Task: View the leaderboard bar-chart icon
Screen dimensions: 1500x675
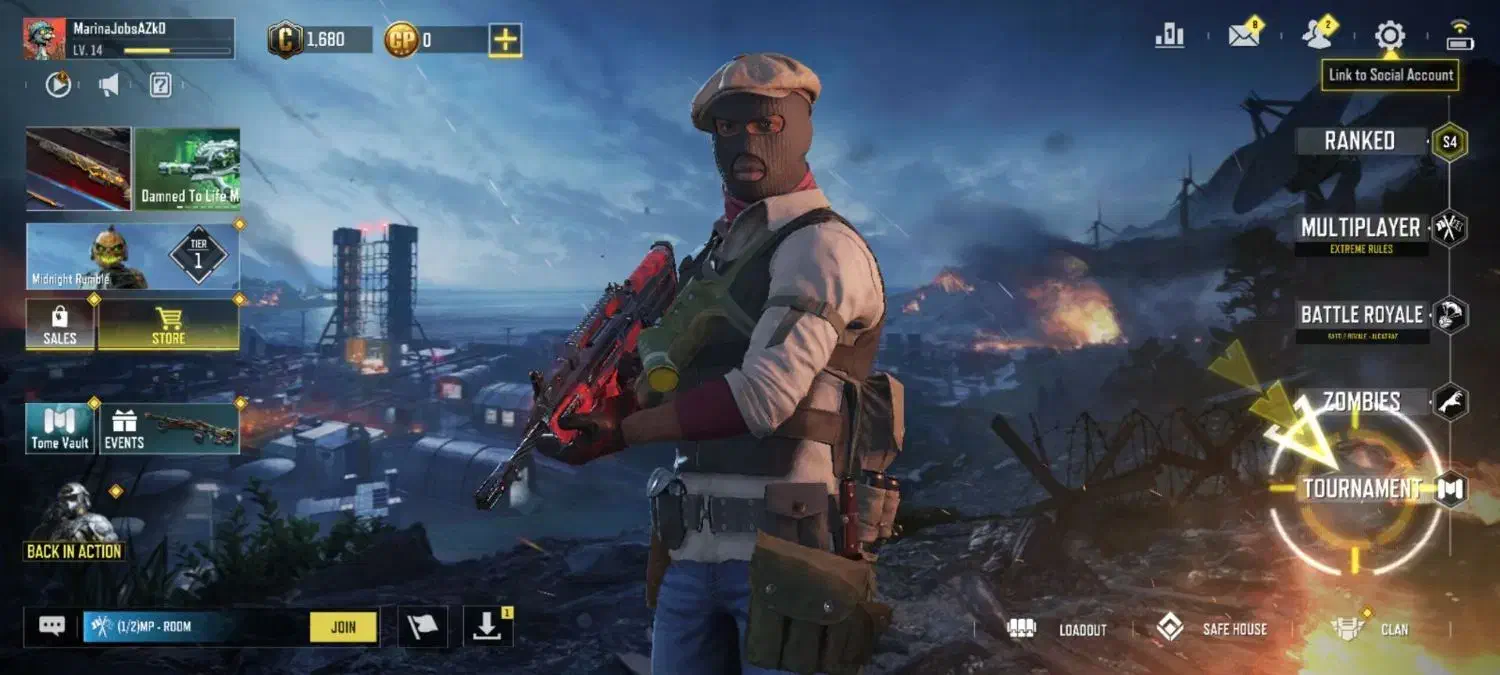Action: click(x=1169, y=36)
